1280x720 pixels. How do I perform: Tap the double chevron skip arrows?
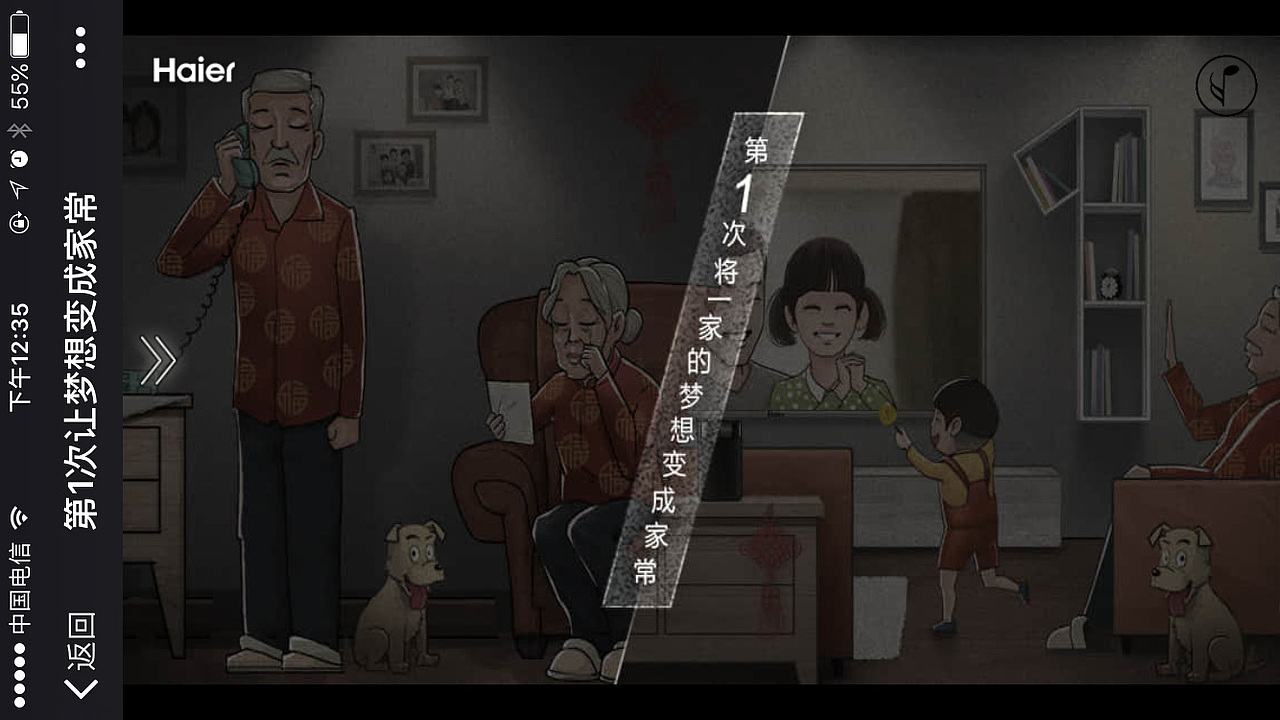156,362
